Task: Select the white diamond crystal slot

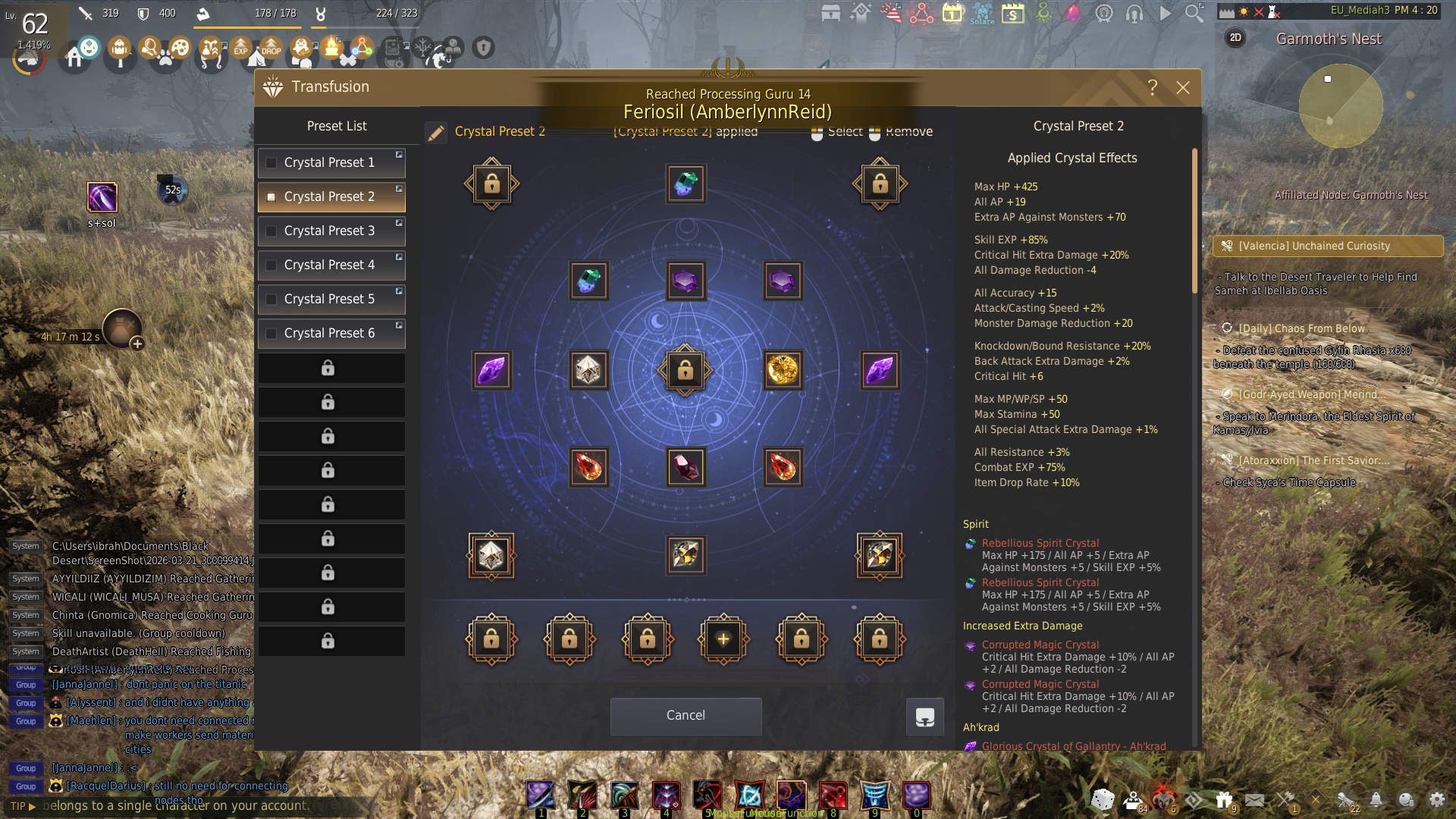Action: pos(588,371)
